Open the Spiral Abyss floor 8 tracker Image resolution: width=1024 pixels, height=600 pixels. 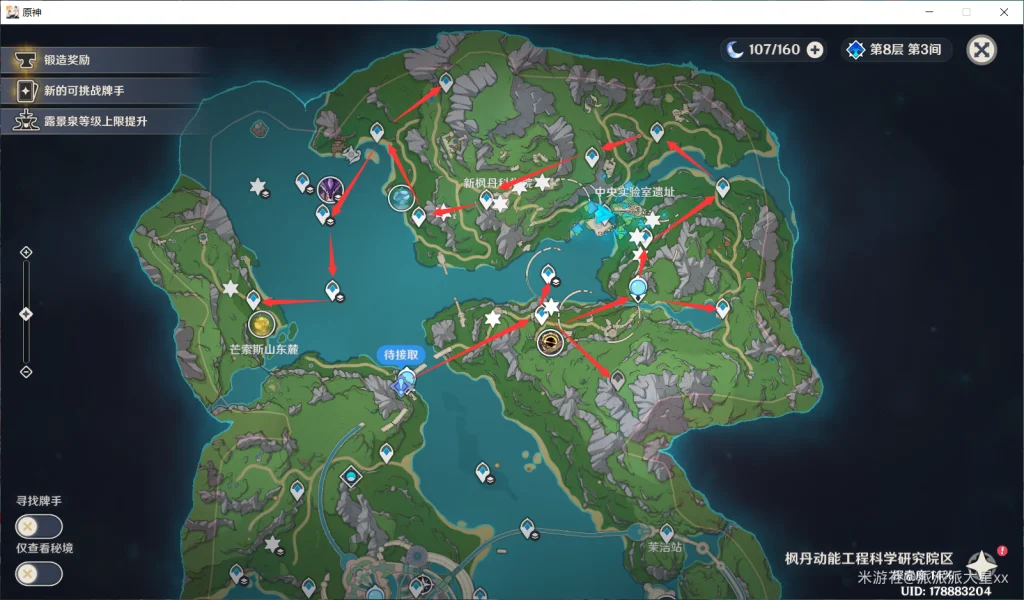click(x=896, y=50)
